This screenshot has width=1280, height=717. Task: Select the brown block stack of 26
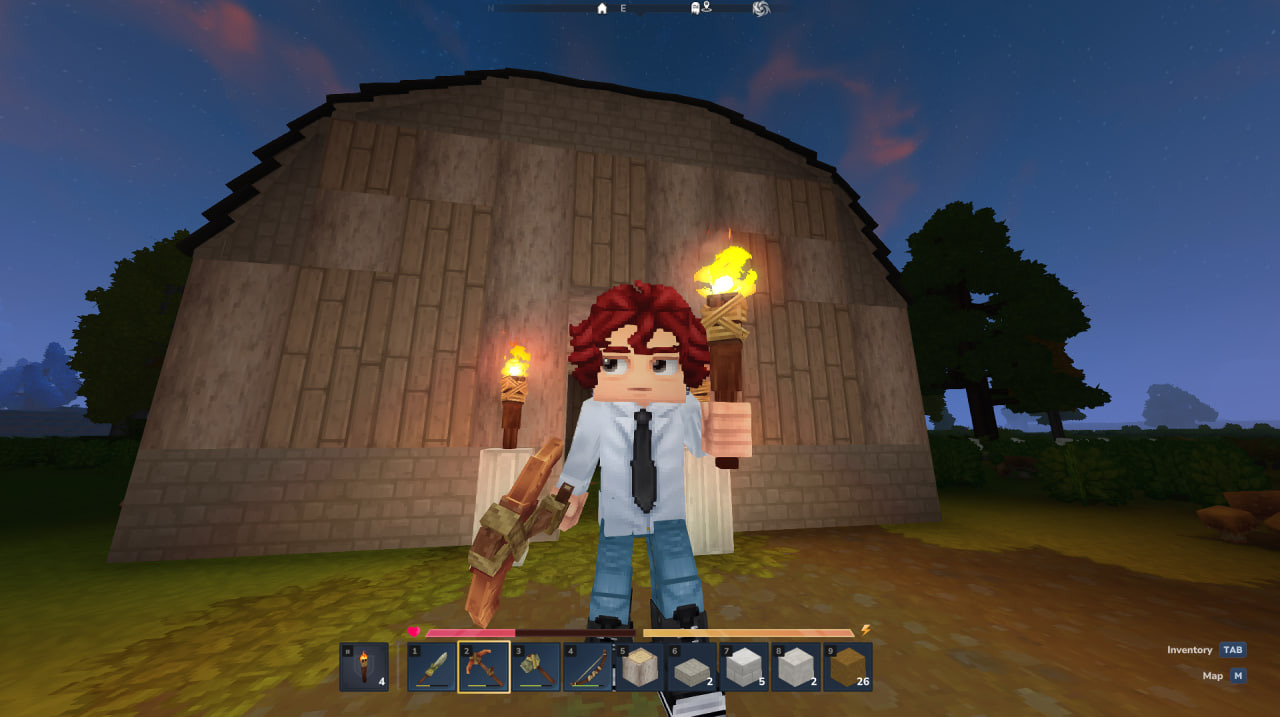(848, 667)
